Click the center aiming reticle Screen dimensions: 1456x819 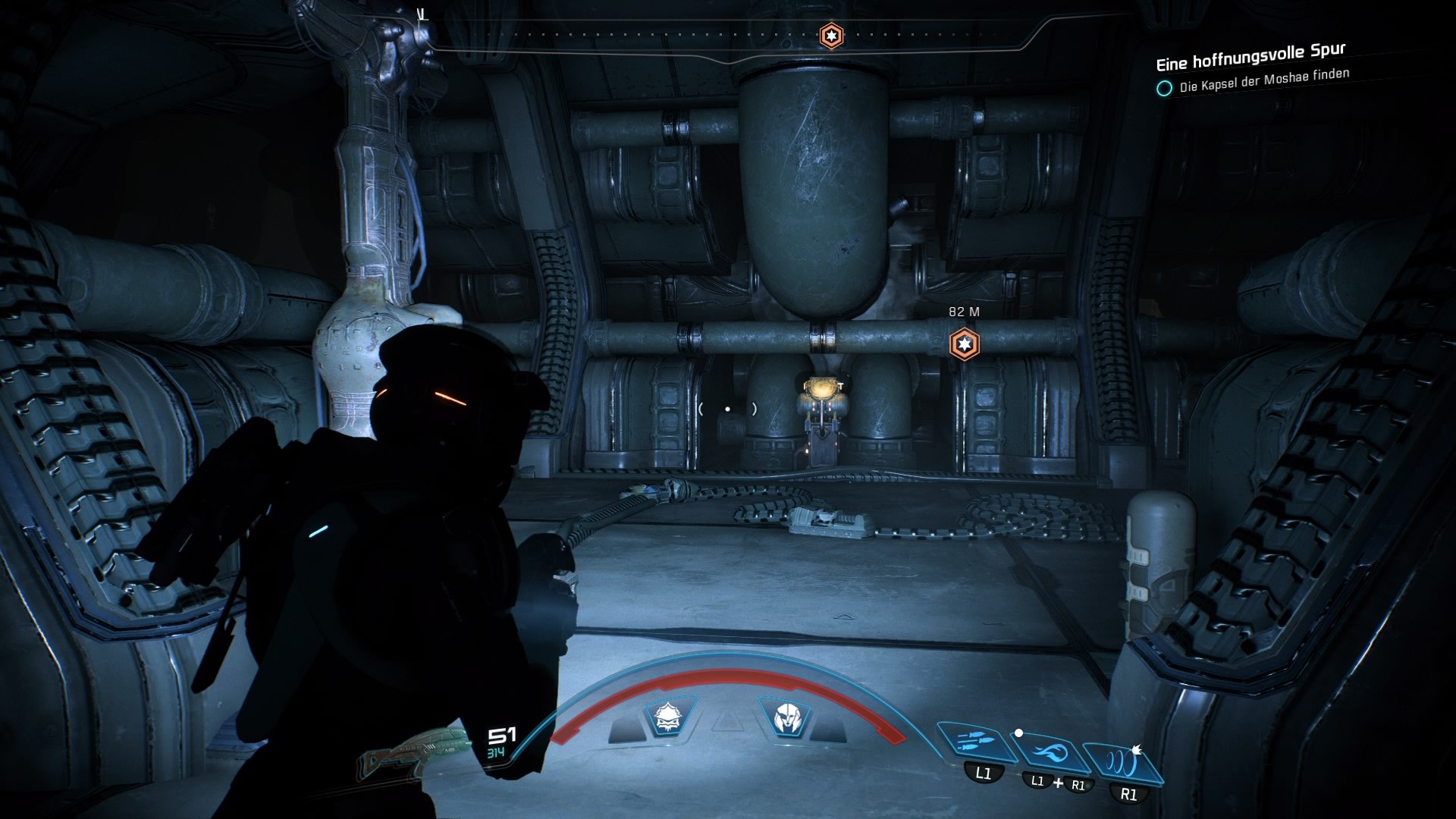click(x=727, y=409)
